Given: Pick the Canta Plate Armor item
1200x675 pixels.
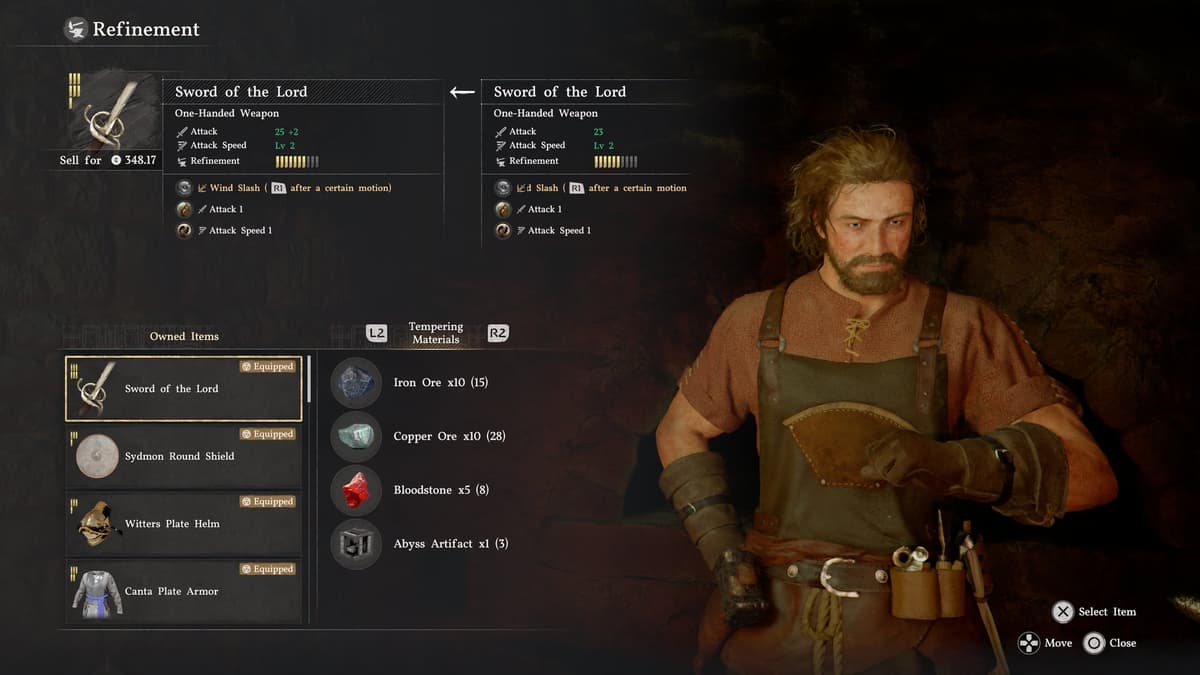Looking at the screenshot, I should 183,591.
